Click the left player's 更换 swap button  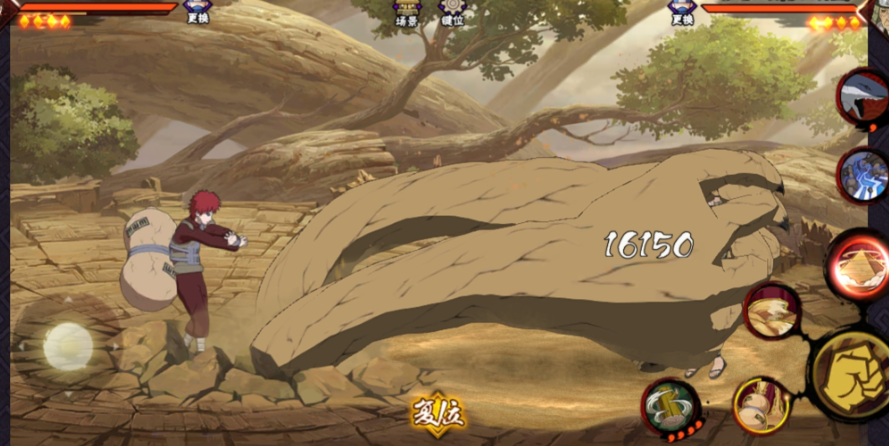[197, 11]
